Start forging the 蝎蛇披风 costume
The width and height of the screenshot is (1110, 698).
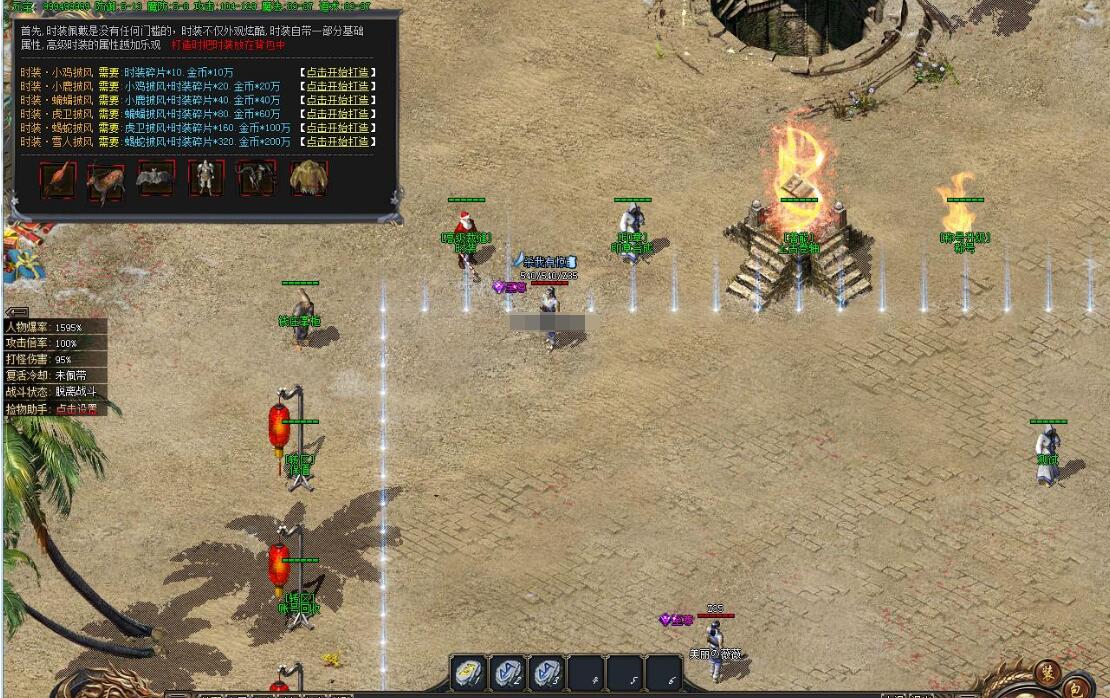tap(337, 128)
